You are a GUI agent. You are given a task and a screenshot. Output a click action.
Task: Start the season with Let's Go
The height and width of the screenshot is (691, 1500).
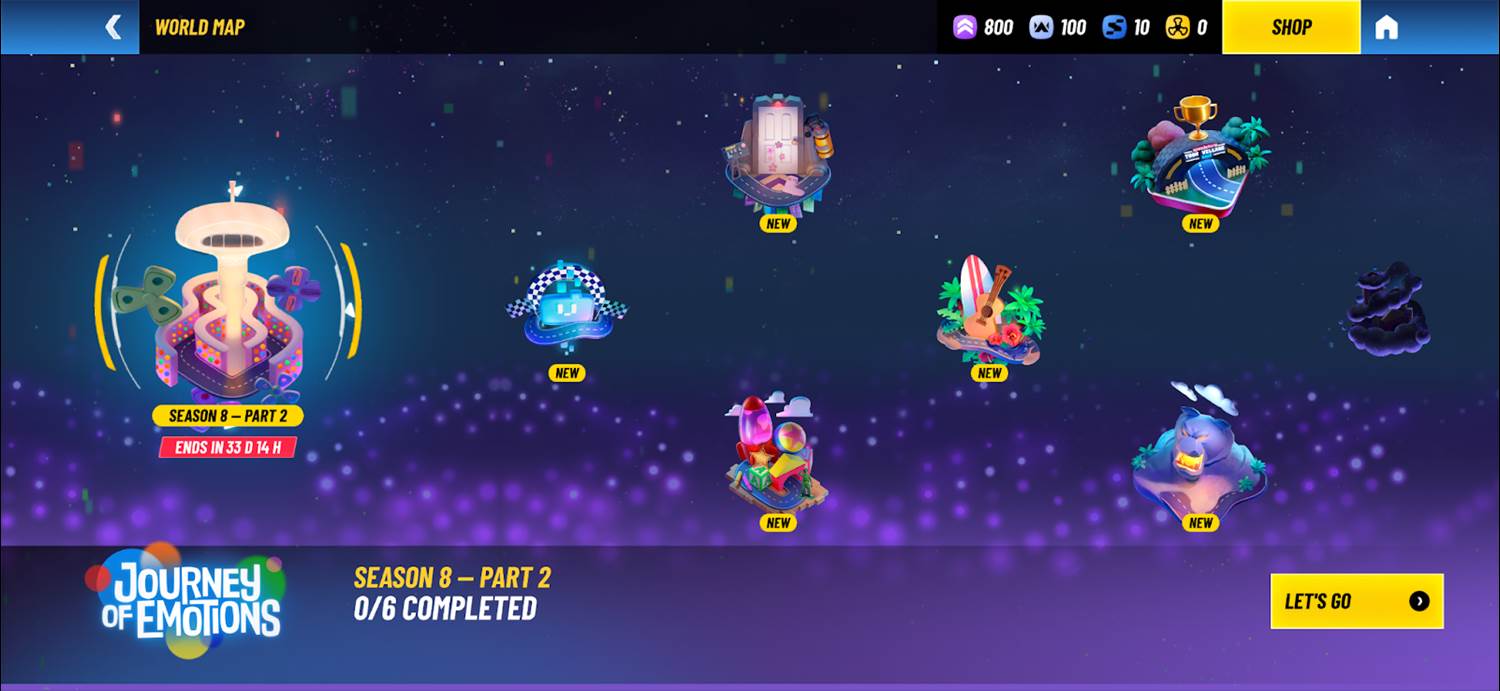[1356, 601]
